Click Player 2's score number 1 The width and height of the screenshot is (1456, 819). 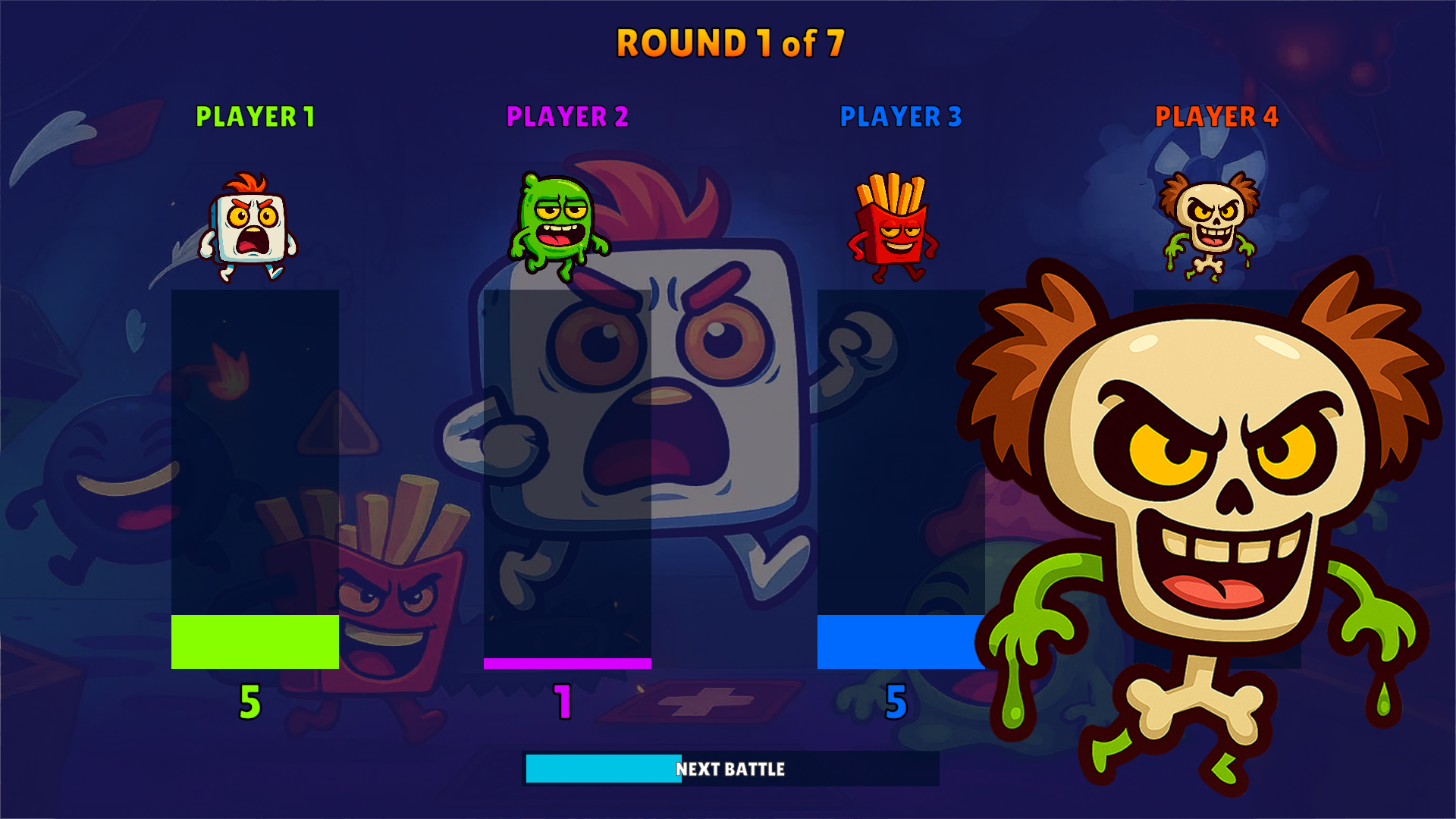(x=563, y=701)
